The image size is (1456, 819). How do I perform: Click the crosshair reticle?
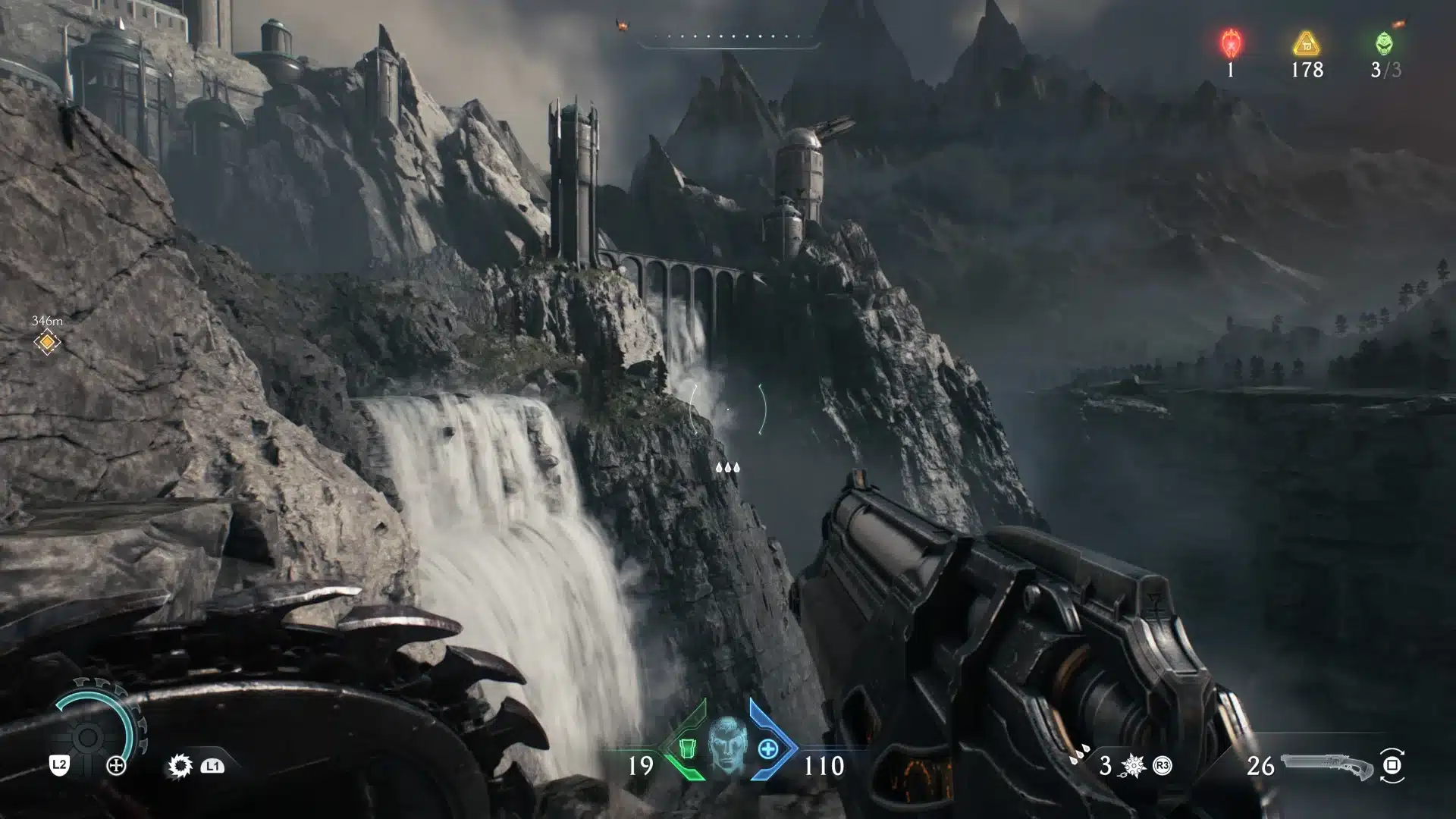(728, 409)
